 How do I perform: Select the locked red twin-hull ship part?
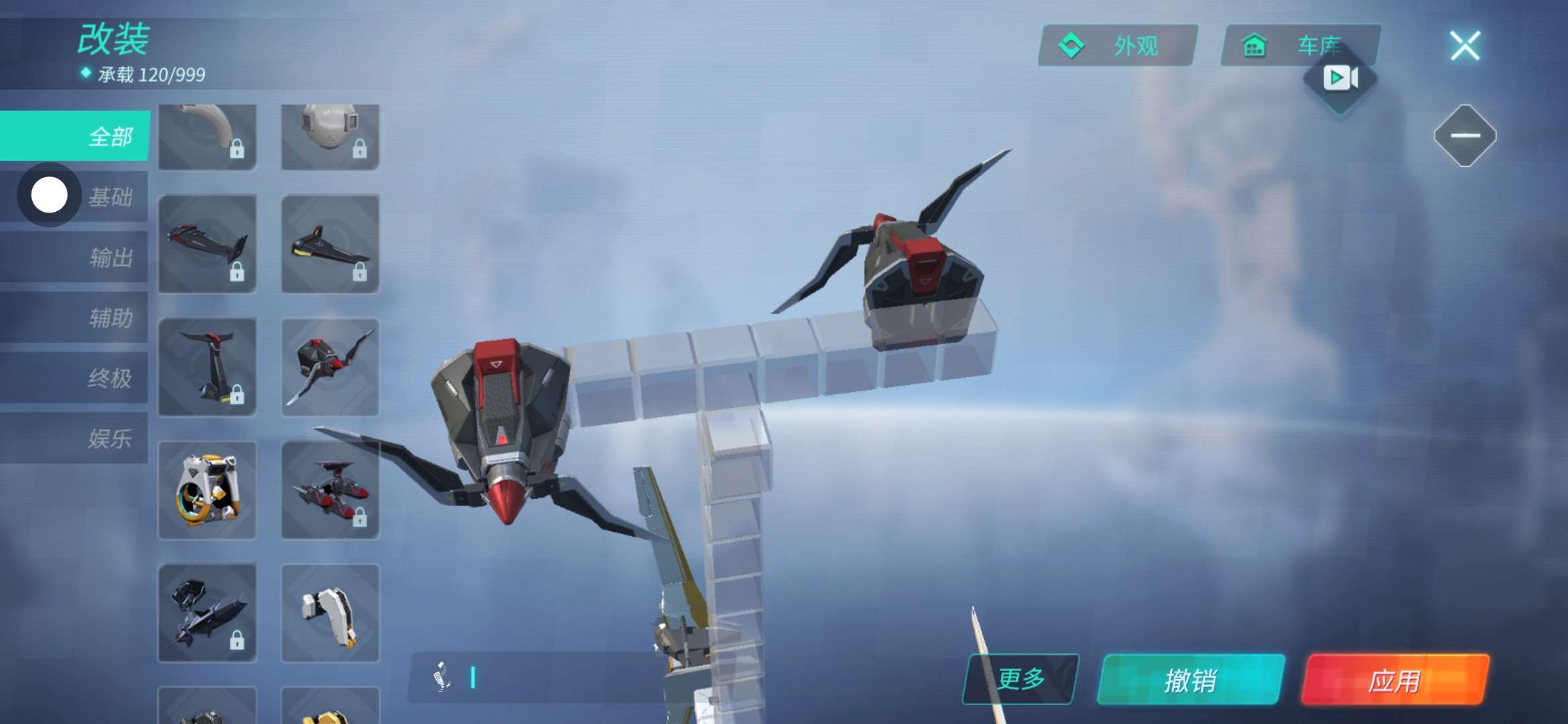click(x=330, y=490)
